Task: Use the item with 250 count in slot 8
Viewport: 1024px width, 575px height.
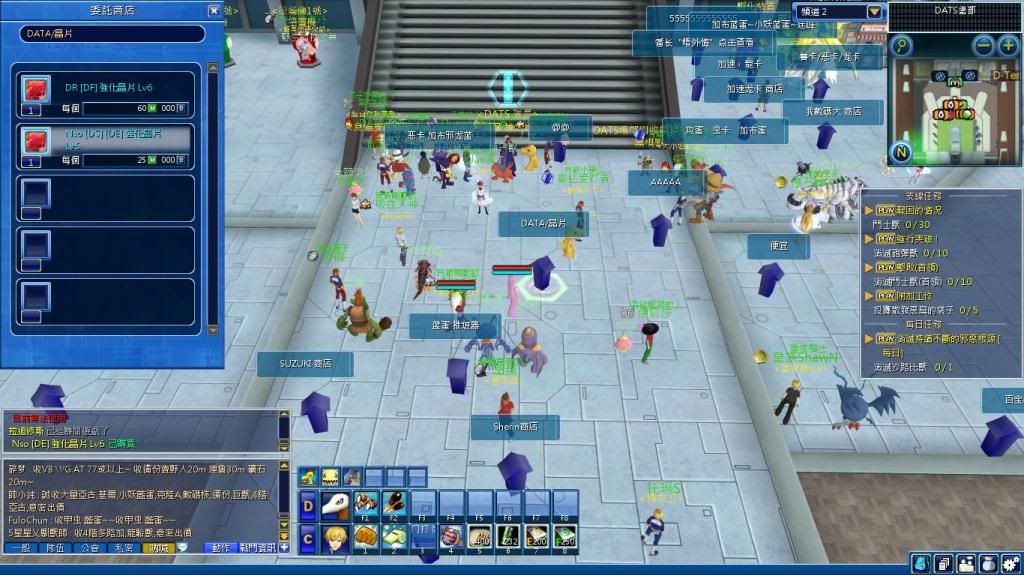Action: (x=566, y=539)
